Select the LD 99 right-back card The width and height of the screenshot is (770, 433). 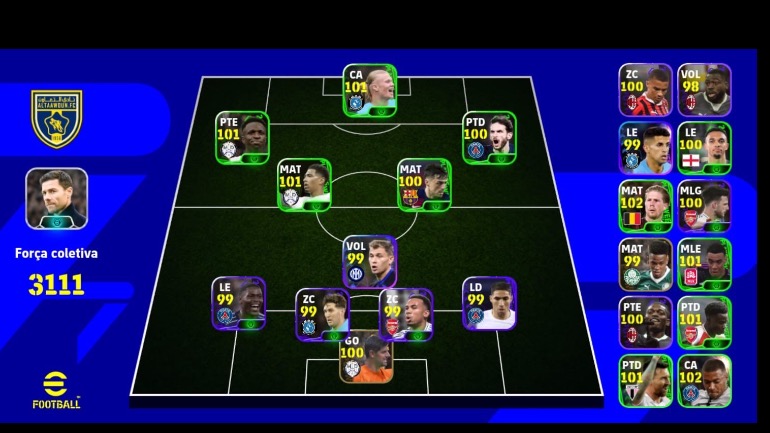pyautogui.click(x=488, y=303)
